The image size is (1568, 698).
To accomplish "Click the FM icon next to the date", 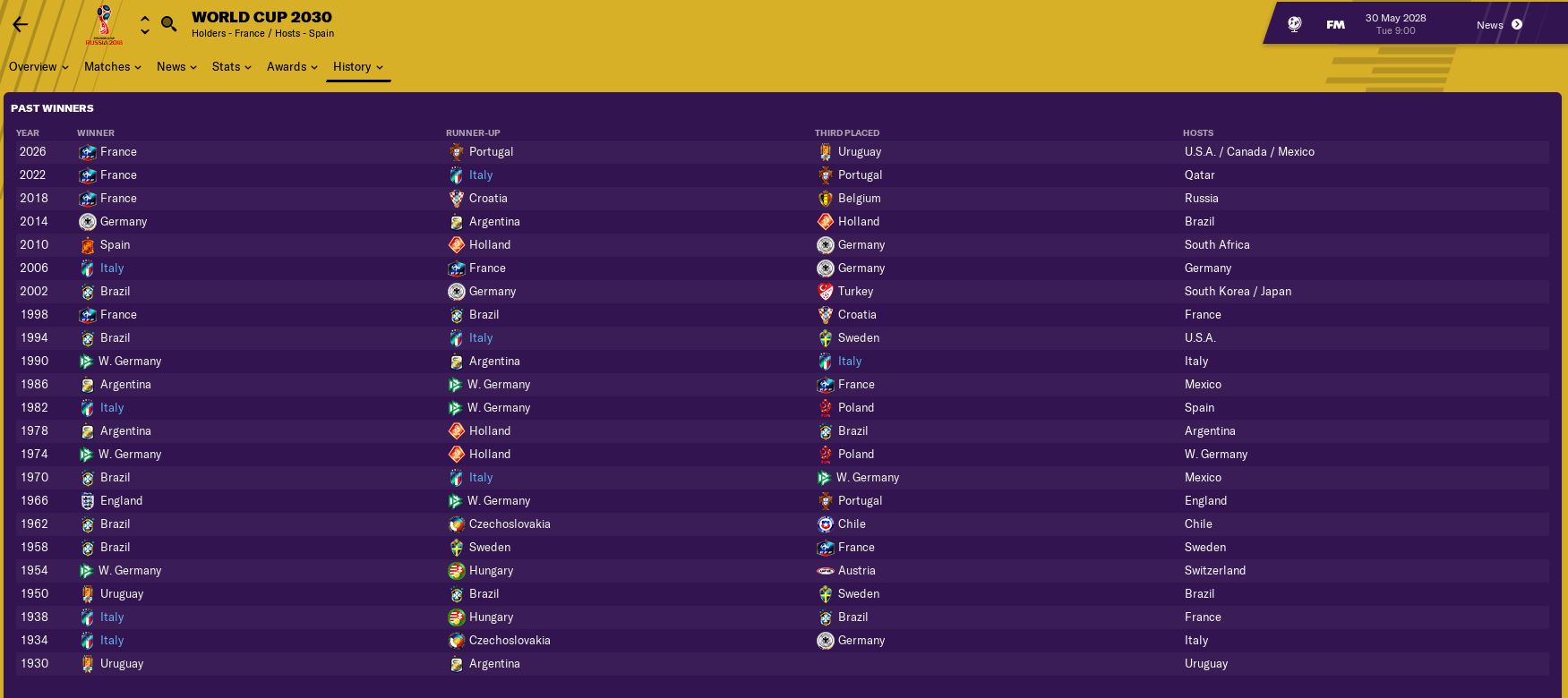I will (1335, 24).
